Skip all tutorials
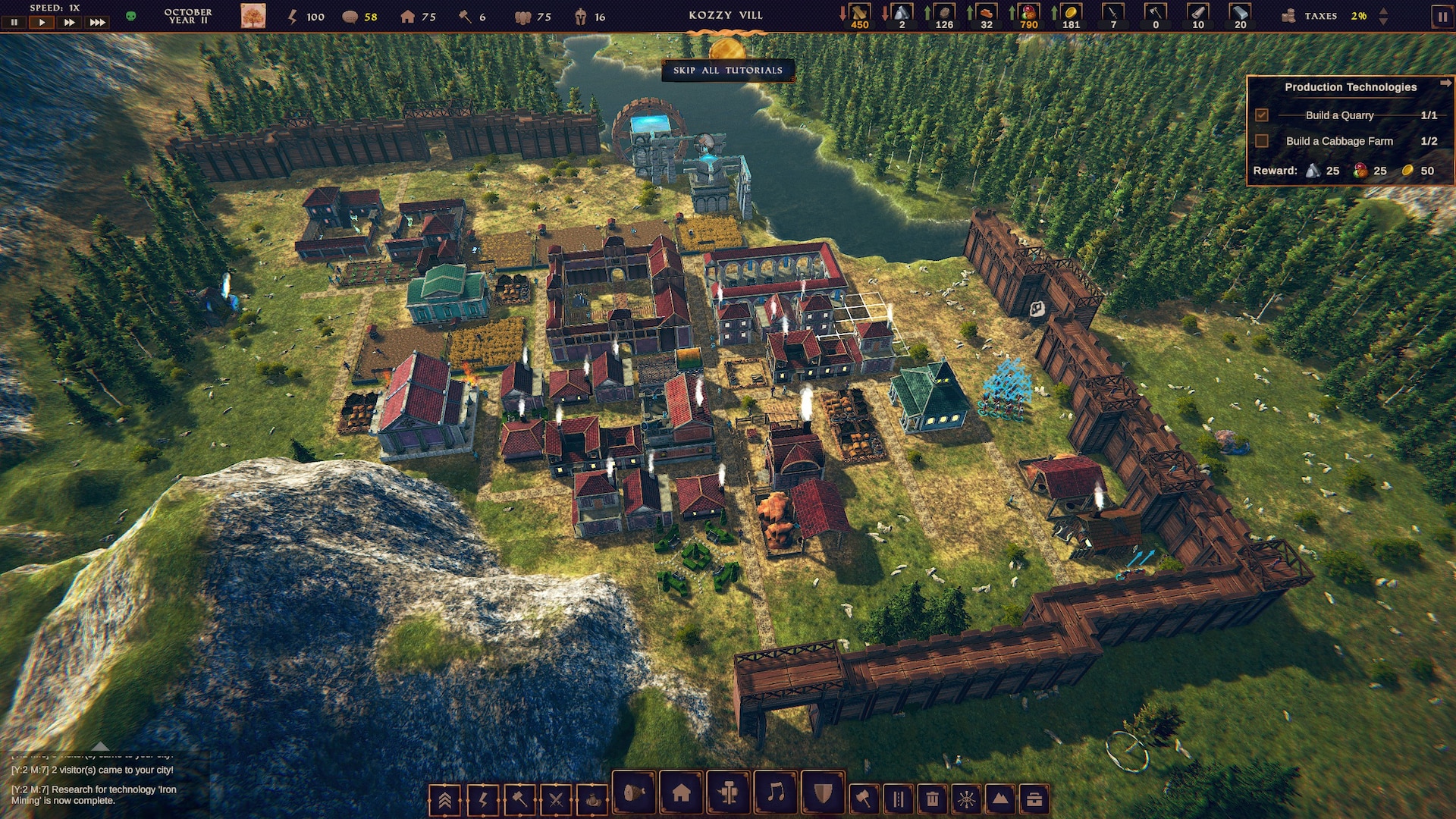Image resolution: width=1456 pixels, height=819 pixels. (x=727, y=71)
